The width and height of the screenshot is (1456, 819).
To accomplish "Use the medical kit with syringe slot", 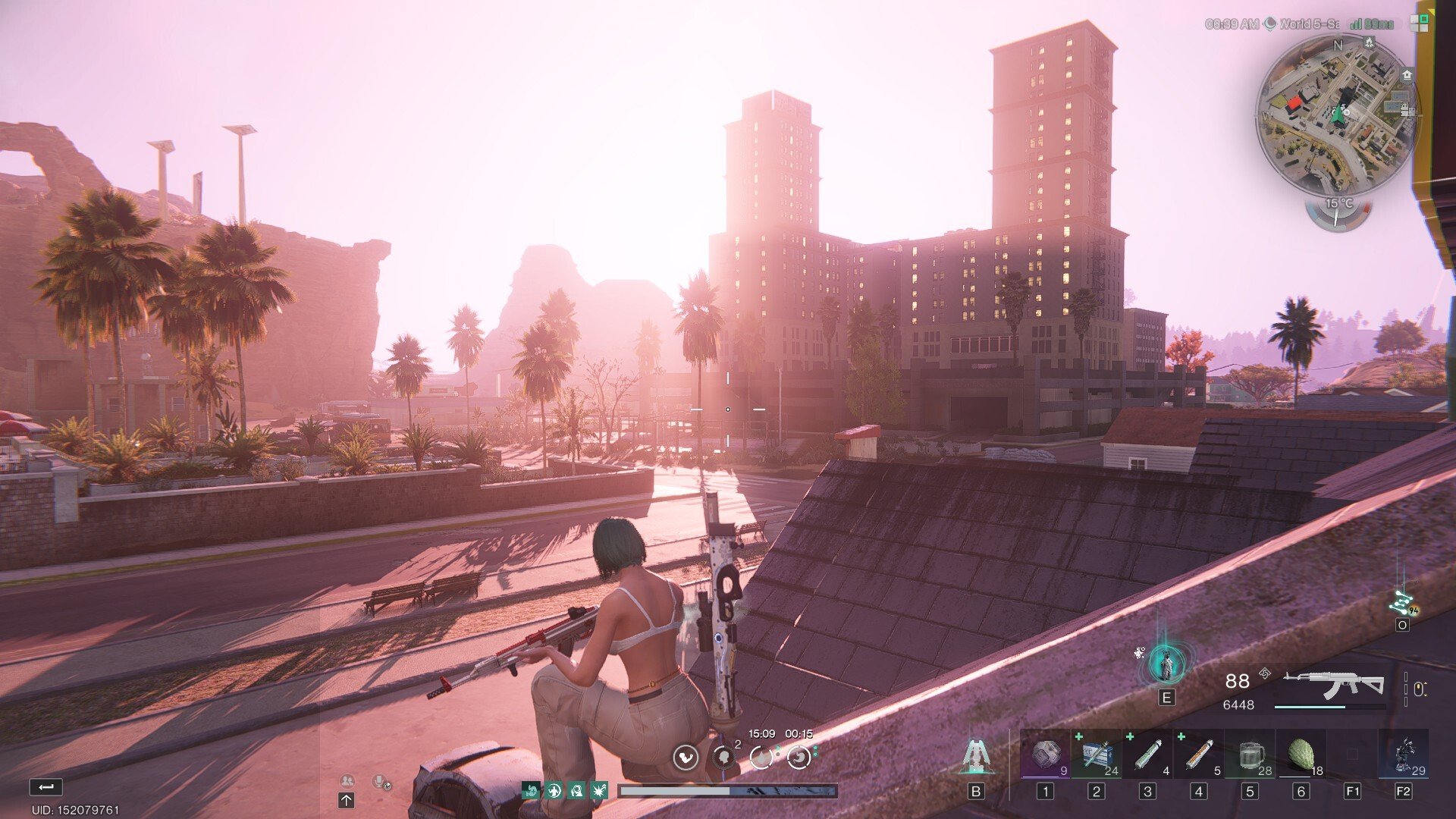I will pos(1097,755).
